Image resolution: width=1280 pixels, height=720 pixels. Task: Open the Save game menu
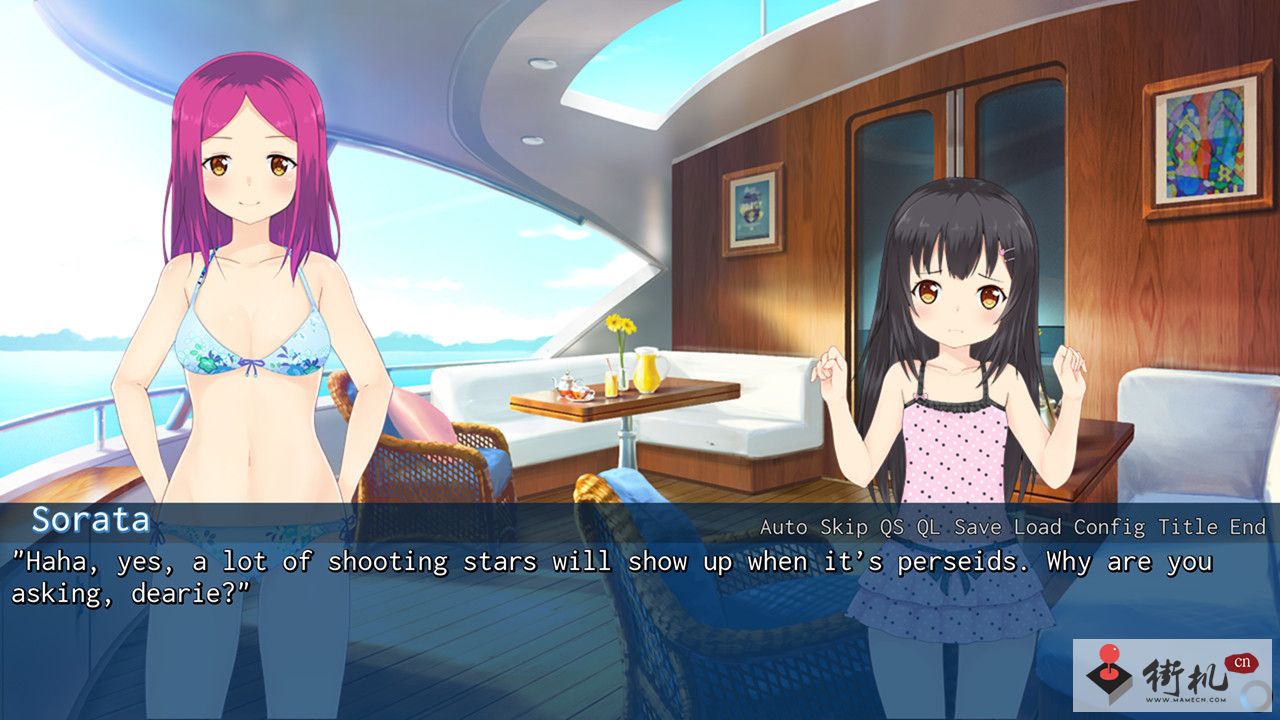point(977,527)
